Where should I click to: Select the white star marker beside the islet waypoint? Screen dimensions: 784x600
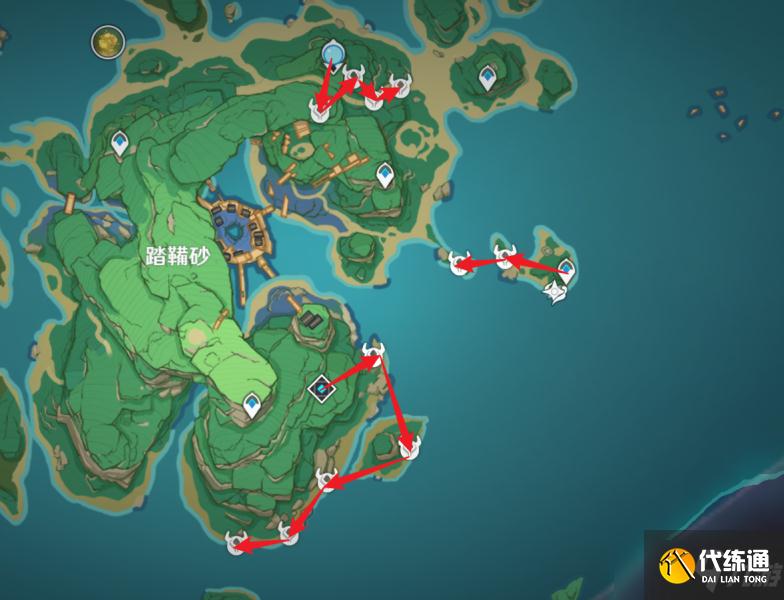point(557,292)
